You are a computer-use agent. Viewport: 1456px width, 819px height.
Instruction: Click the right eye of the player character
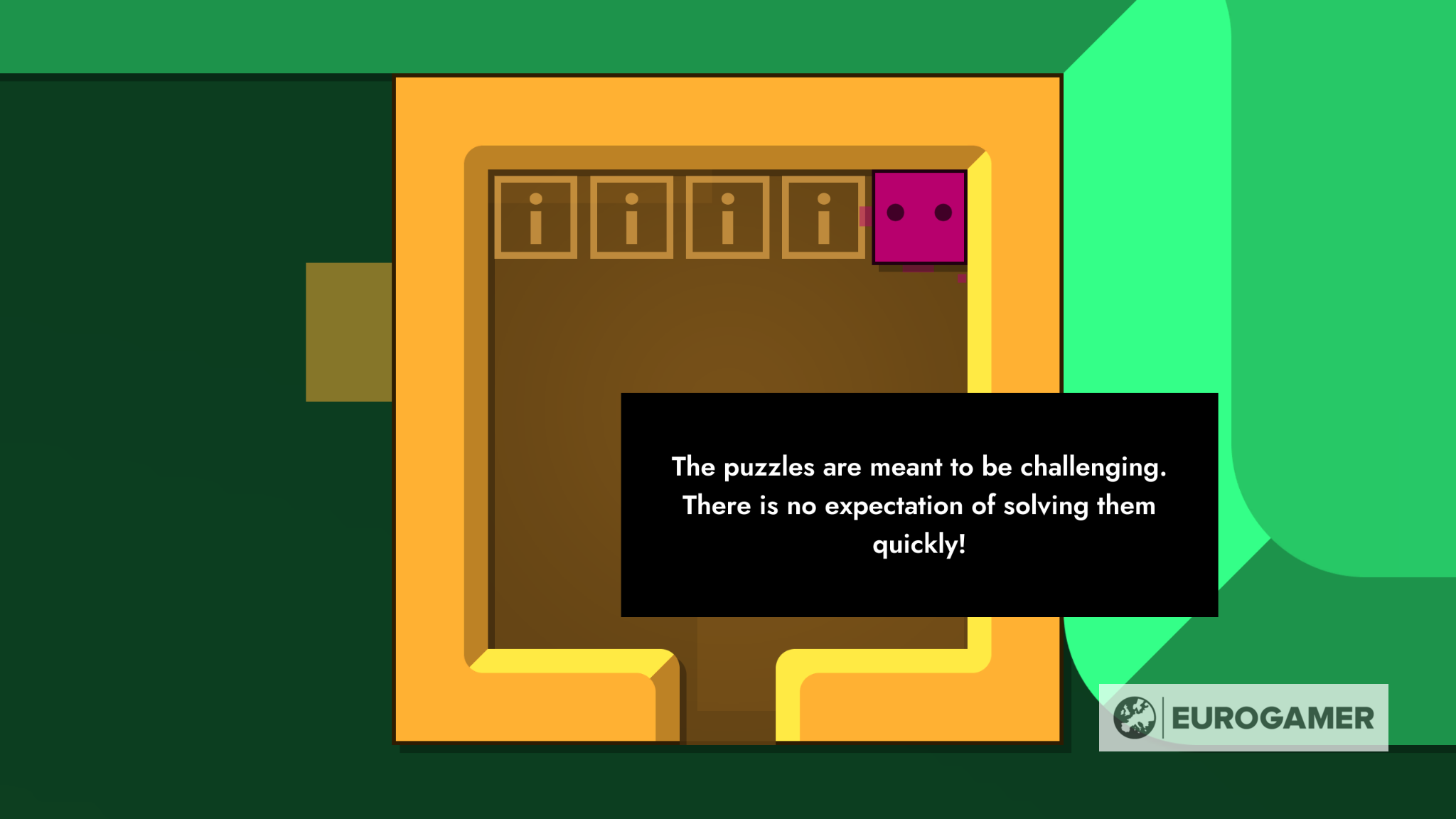point(943,211)
